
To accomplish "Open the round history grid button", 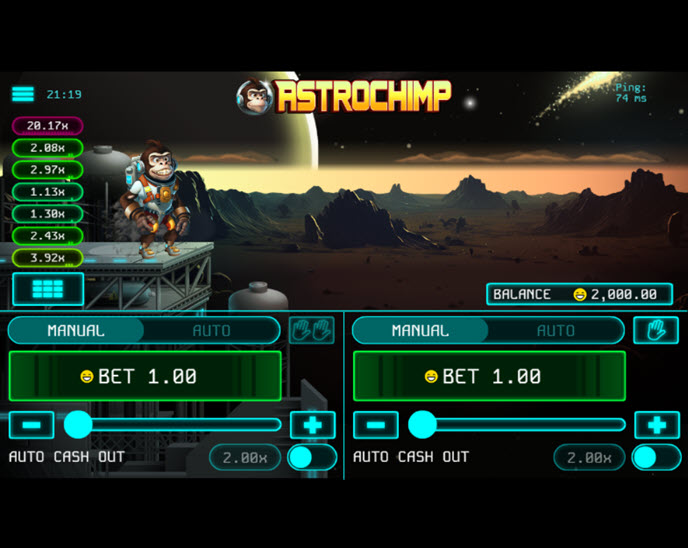I will click(x=47, y=288).
